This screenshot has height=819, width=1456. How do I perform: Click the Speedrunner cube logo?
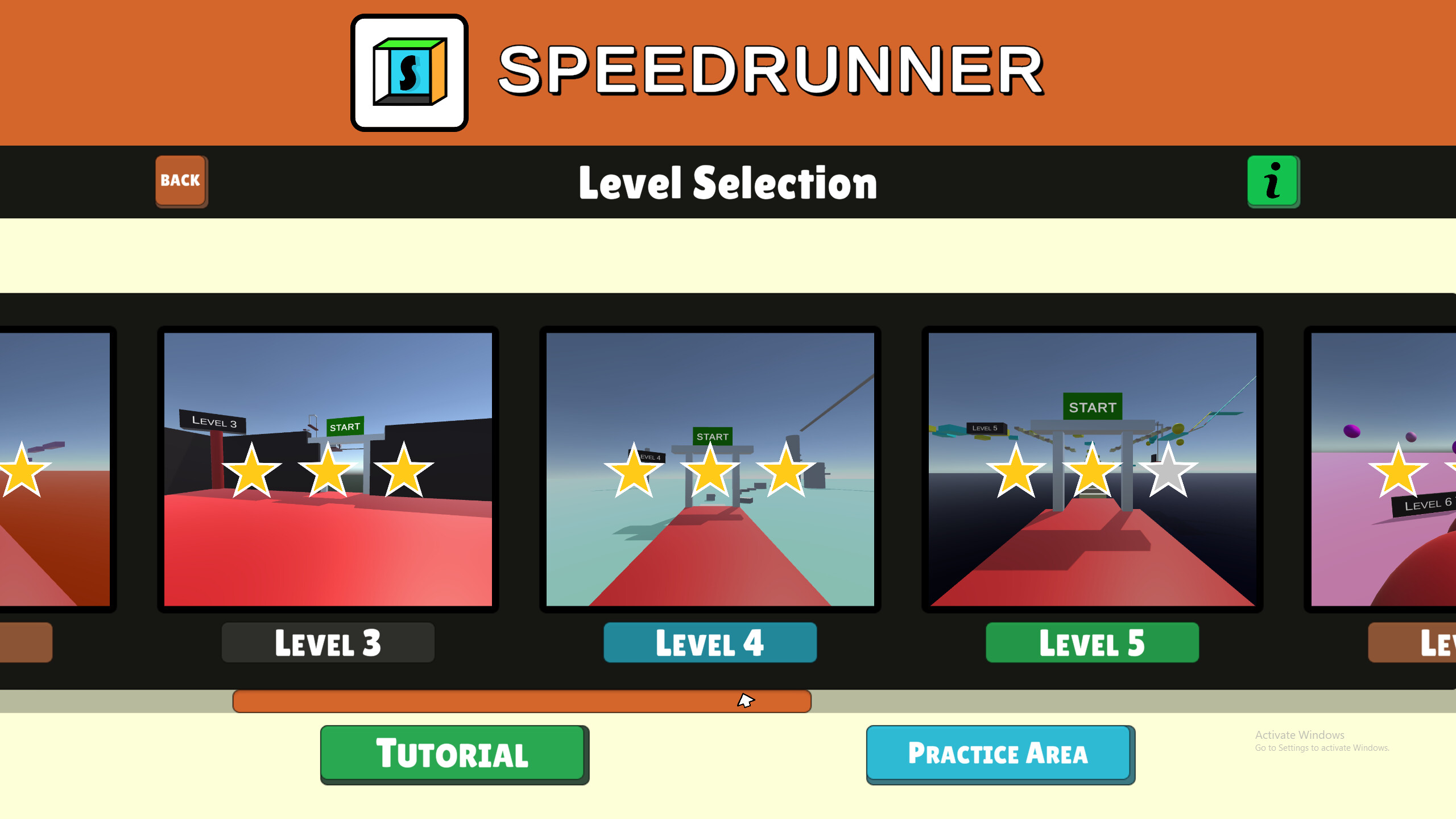(x=408, y=73)
